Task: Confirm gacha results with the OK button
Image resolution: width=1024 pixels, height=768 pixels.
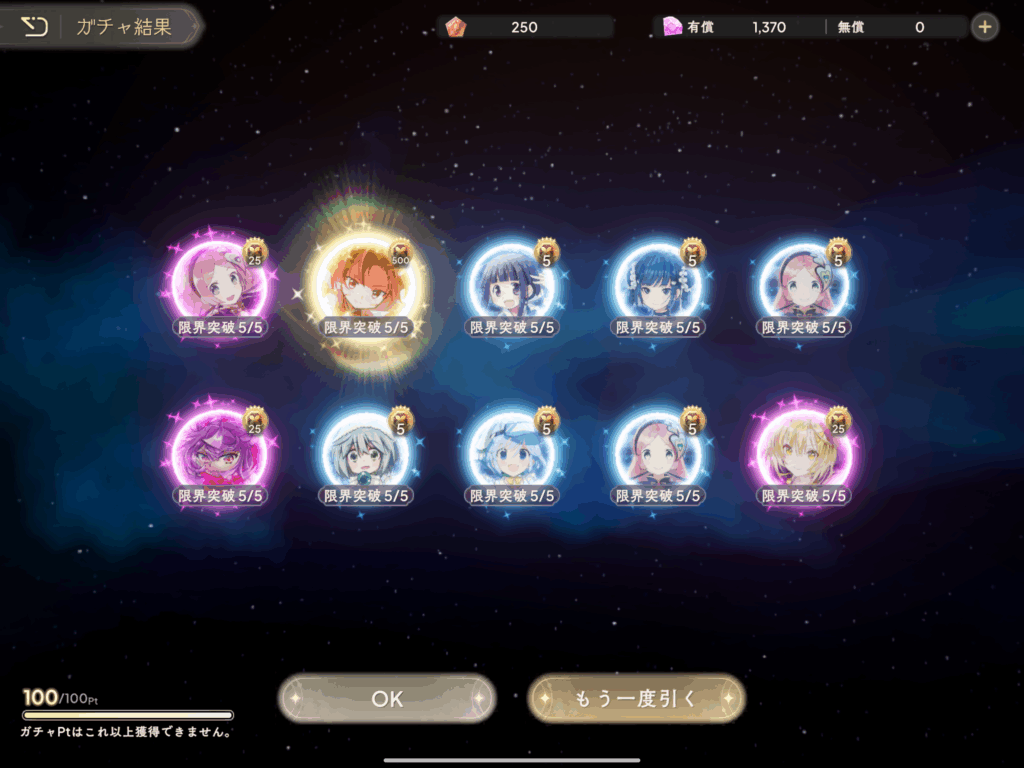Action: [x=387, y=699]
